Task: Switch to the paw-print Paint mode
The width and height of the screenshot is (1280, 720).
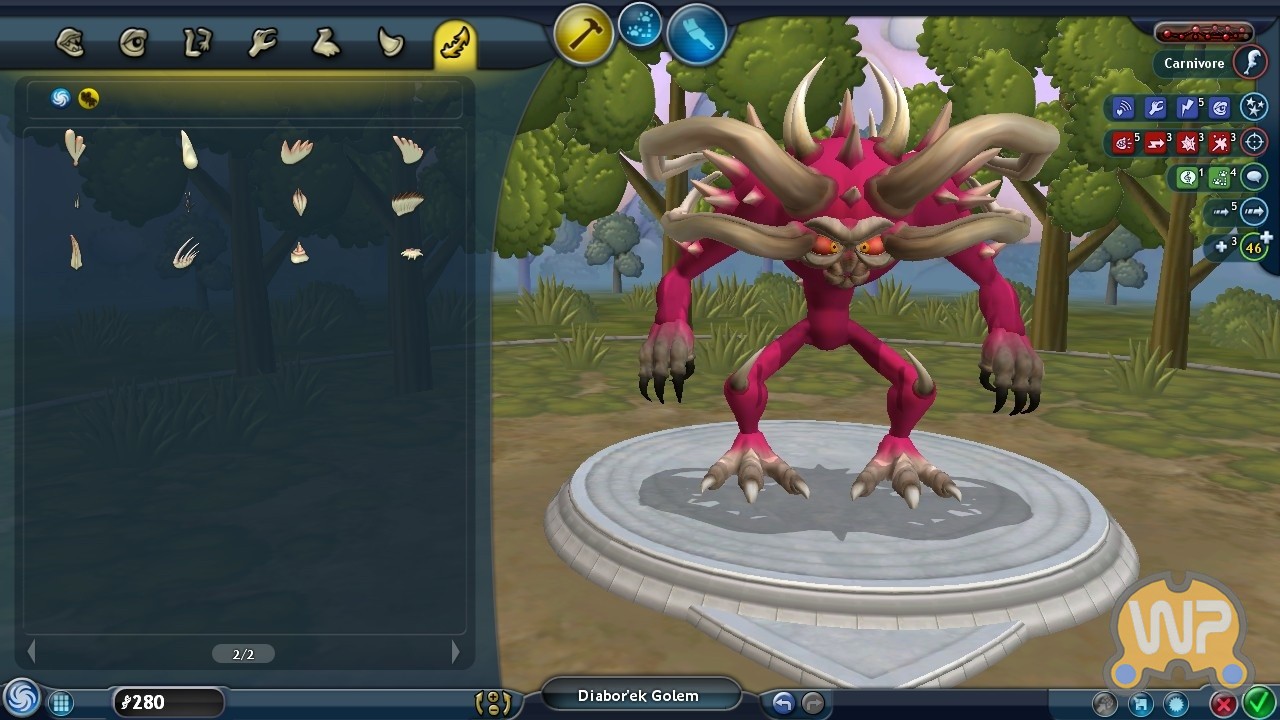Action: (640, 26)
